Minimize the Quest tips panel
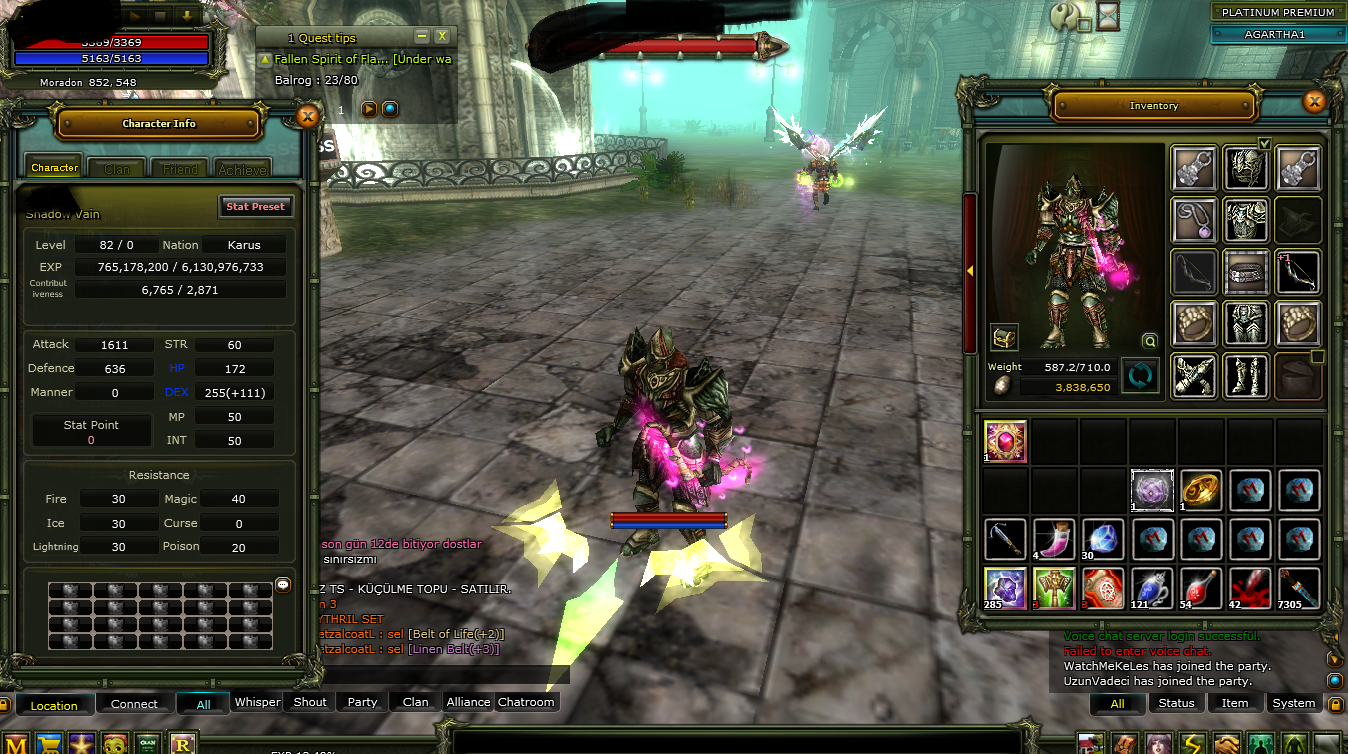This screenshot has width=1348, height=754. coord(422,37)
